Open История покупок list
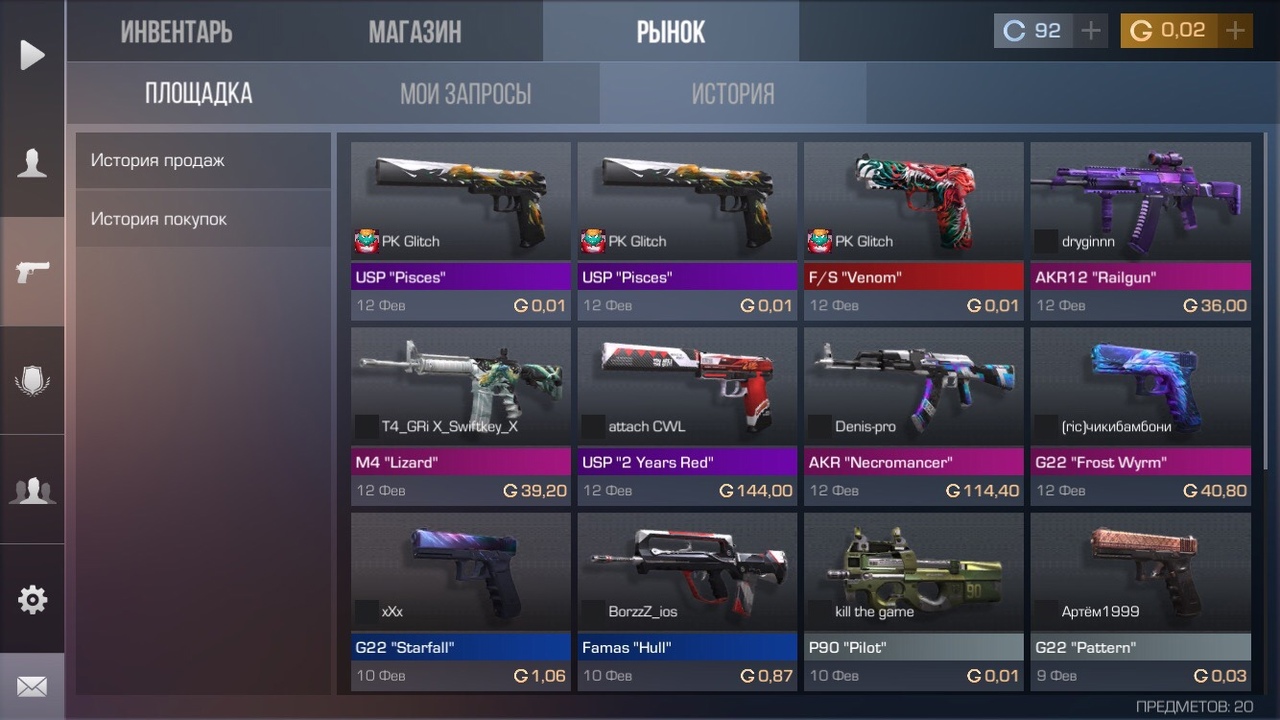Image resolution: width=1280 pixels, height=720 pixels. click(203, 219)
